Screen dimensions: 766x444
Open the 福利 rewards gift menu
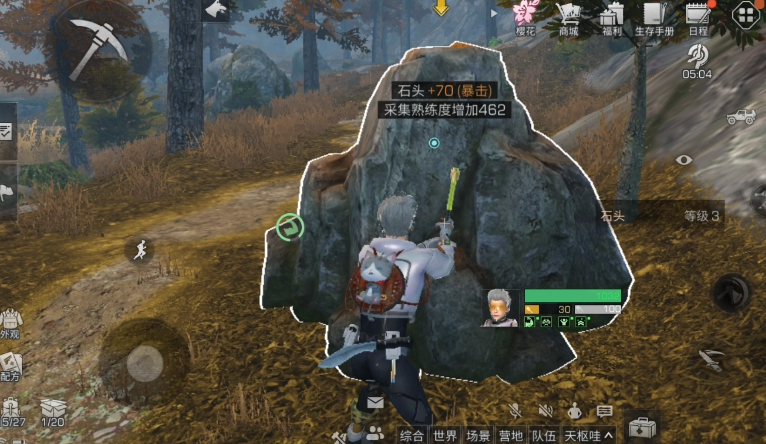(612, 17)
